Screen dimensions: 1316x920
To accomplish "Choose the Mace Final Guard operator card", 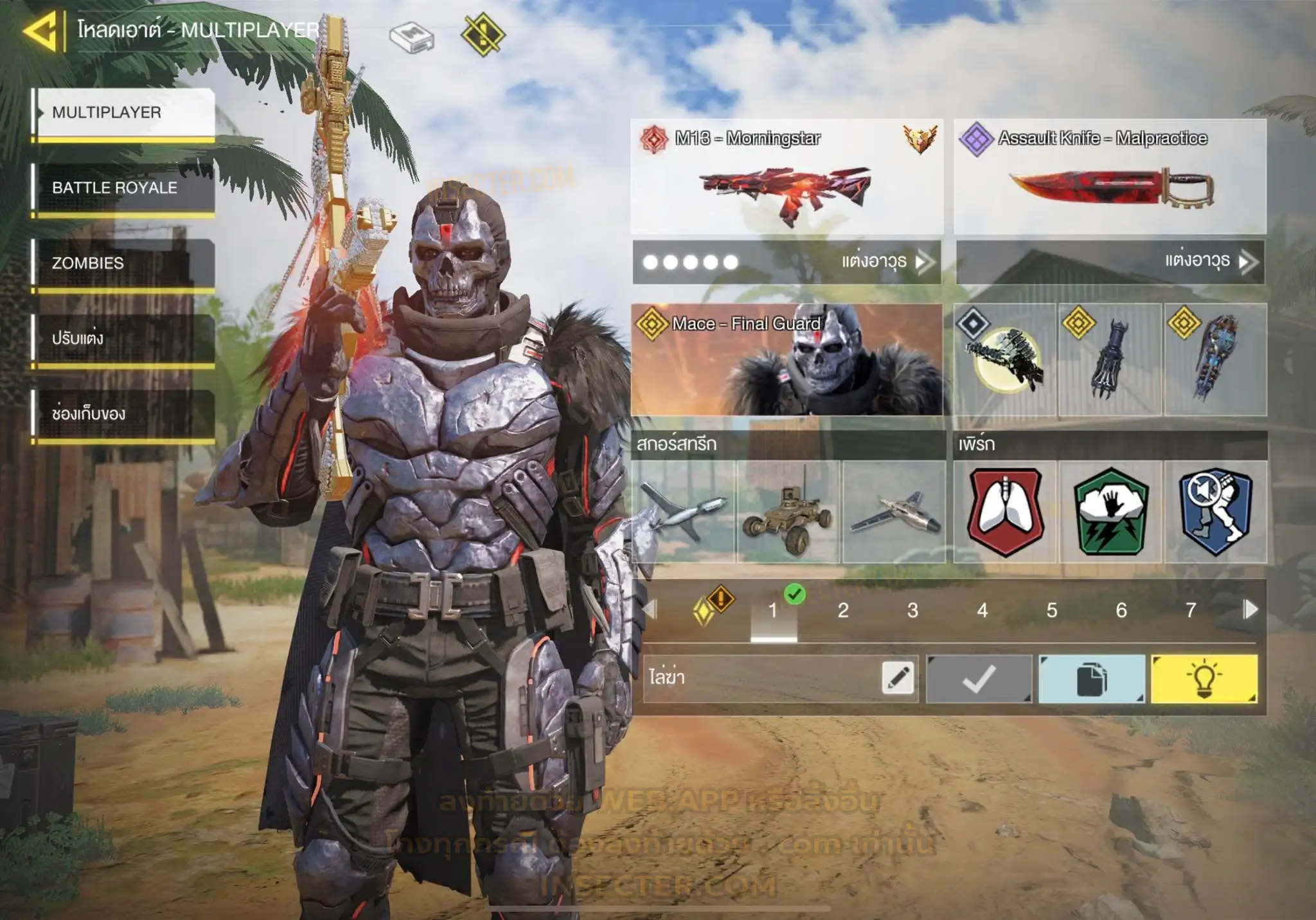I will pyautogui.click(x=787, y=359).
